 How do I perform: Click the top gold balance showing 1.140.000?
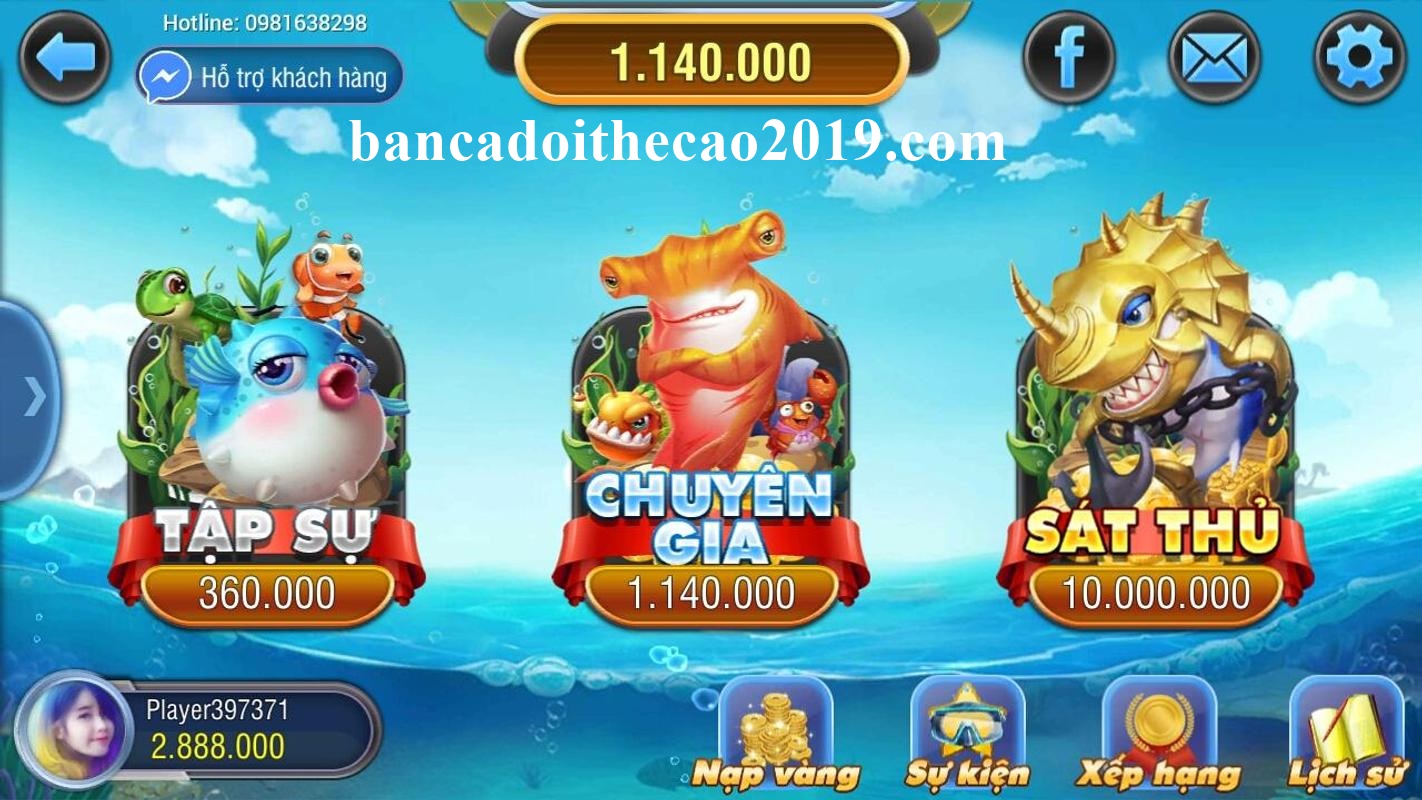(712, 60)
